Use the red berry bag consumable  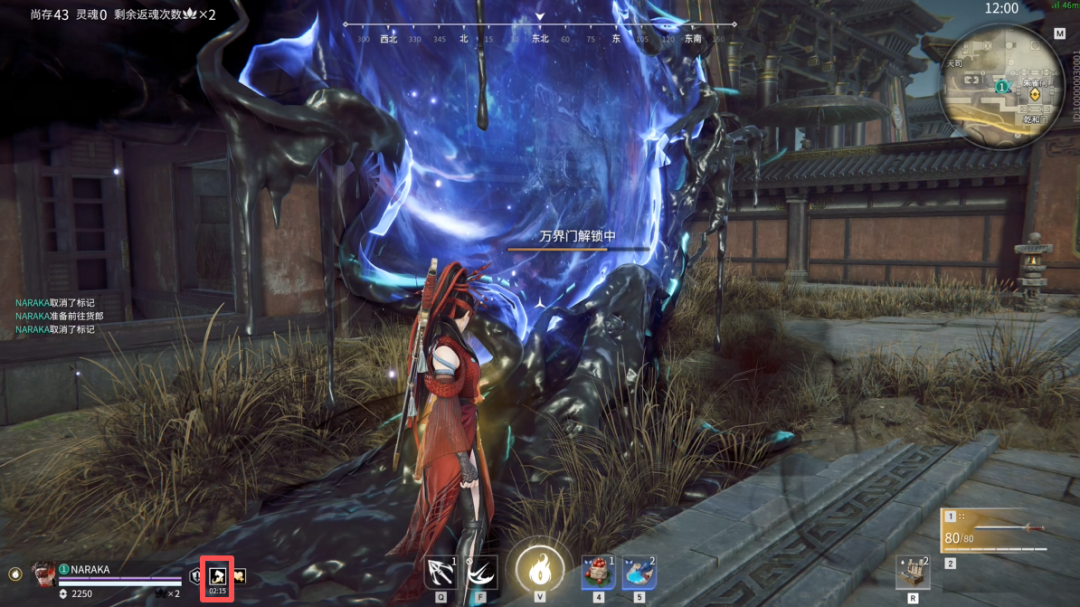[x=598, y=572]
